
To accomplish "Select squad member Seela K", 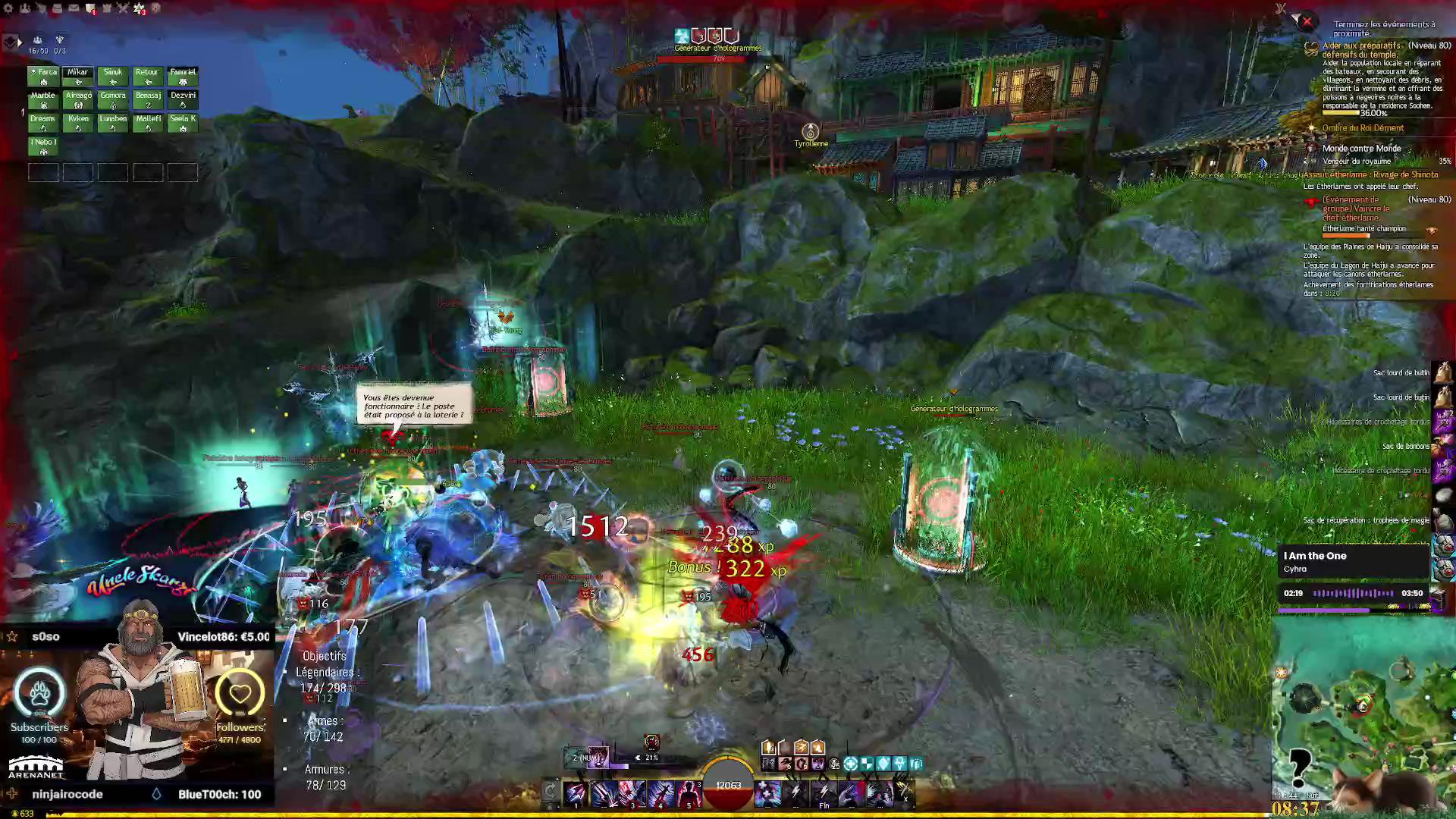I will tap(183, 124).
